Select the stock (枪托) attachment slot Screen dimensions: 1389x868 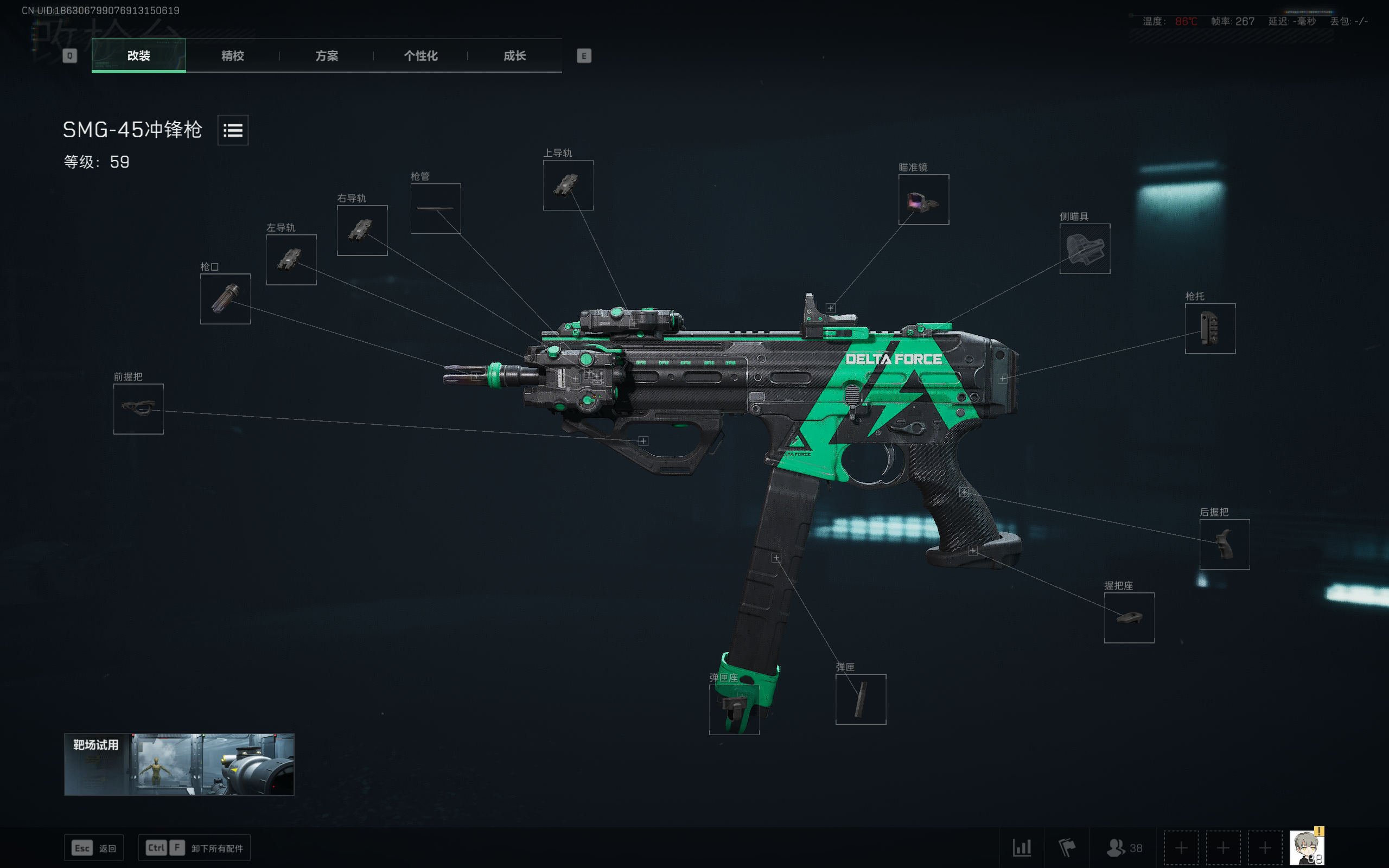[x=1209, y=328]
